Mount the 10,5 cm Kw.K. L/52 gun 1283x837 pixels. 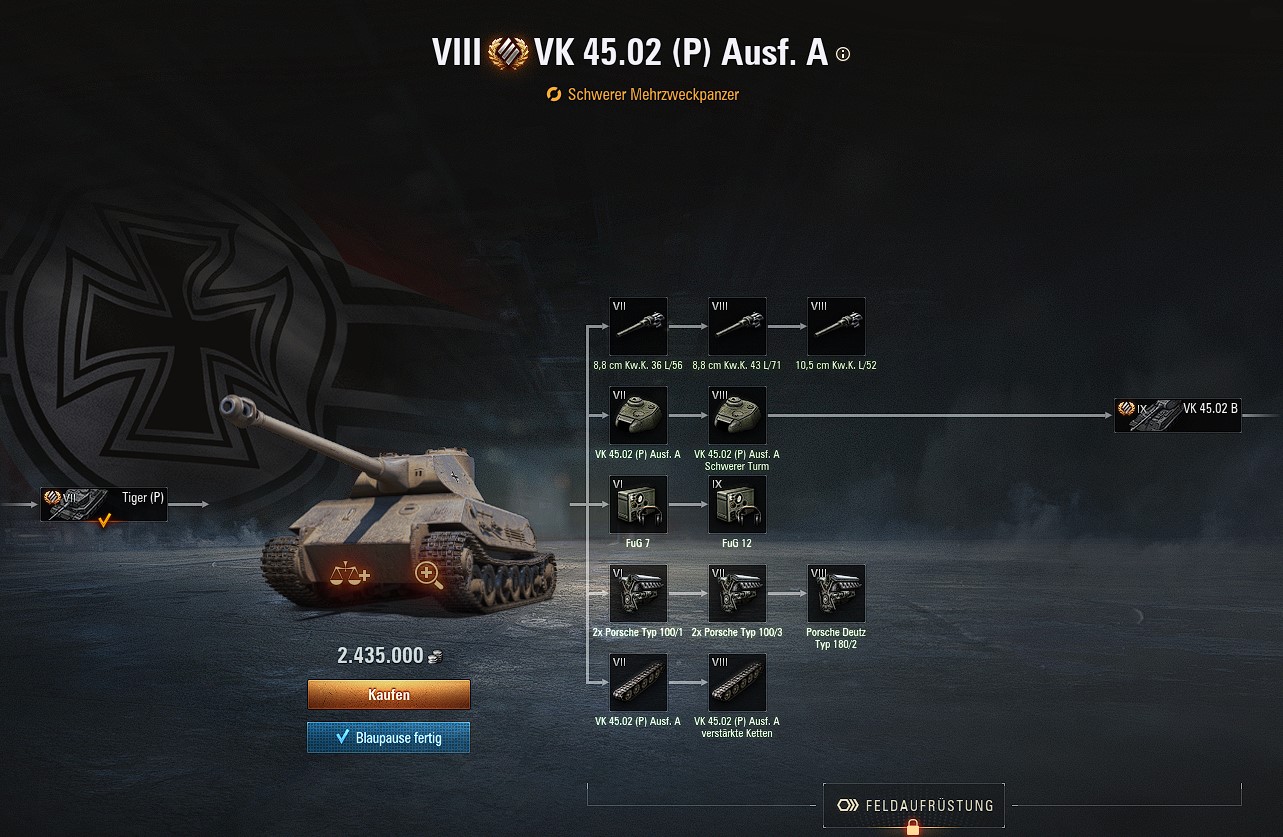836,325
